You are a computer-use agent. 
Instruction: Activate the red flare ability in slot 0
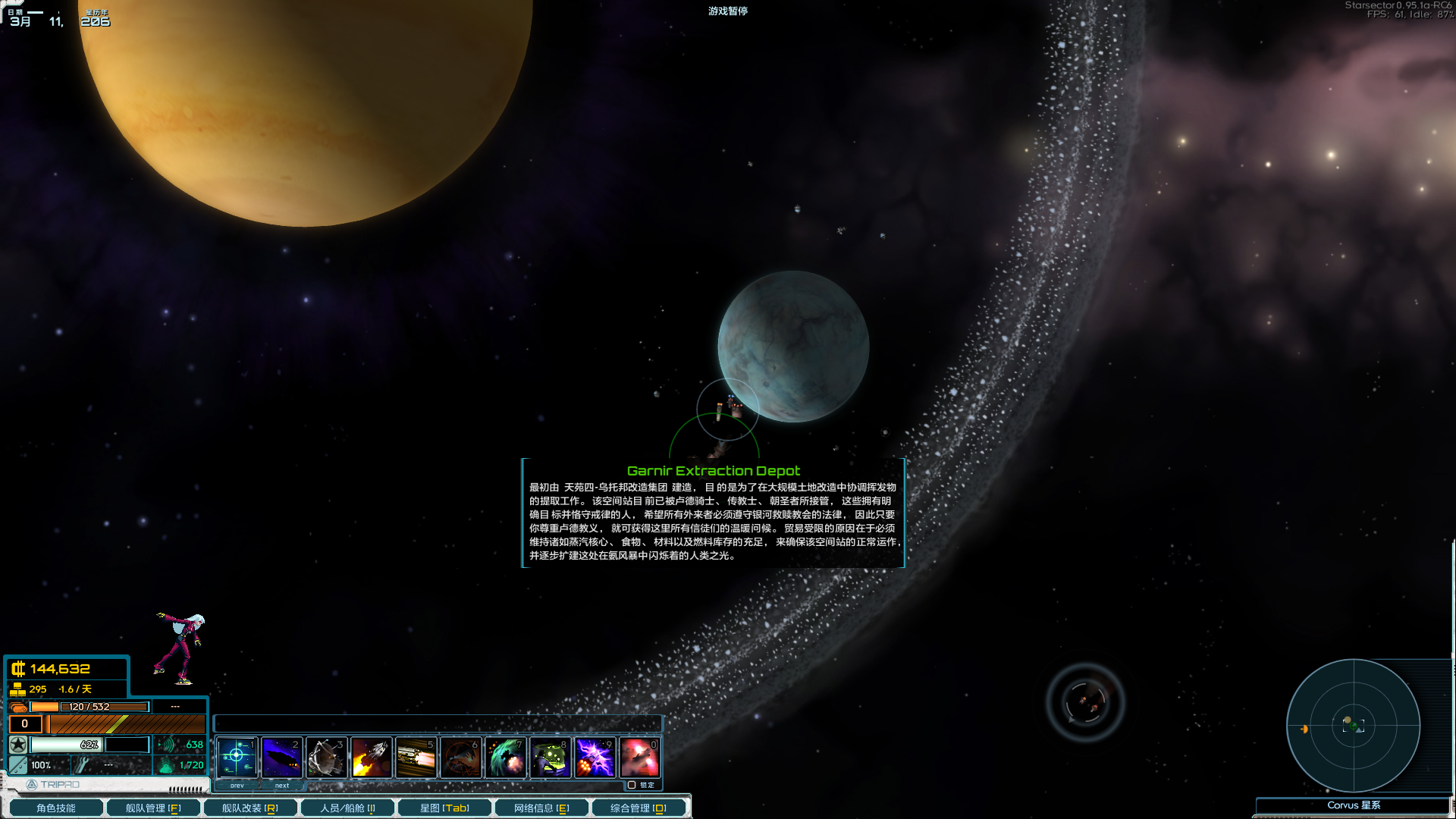[x=639, y=757]
